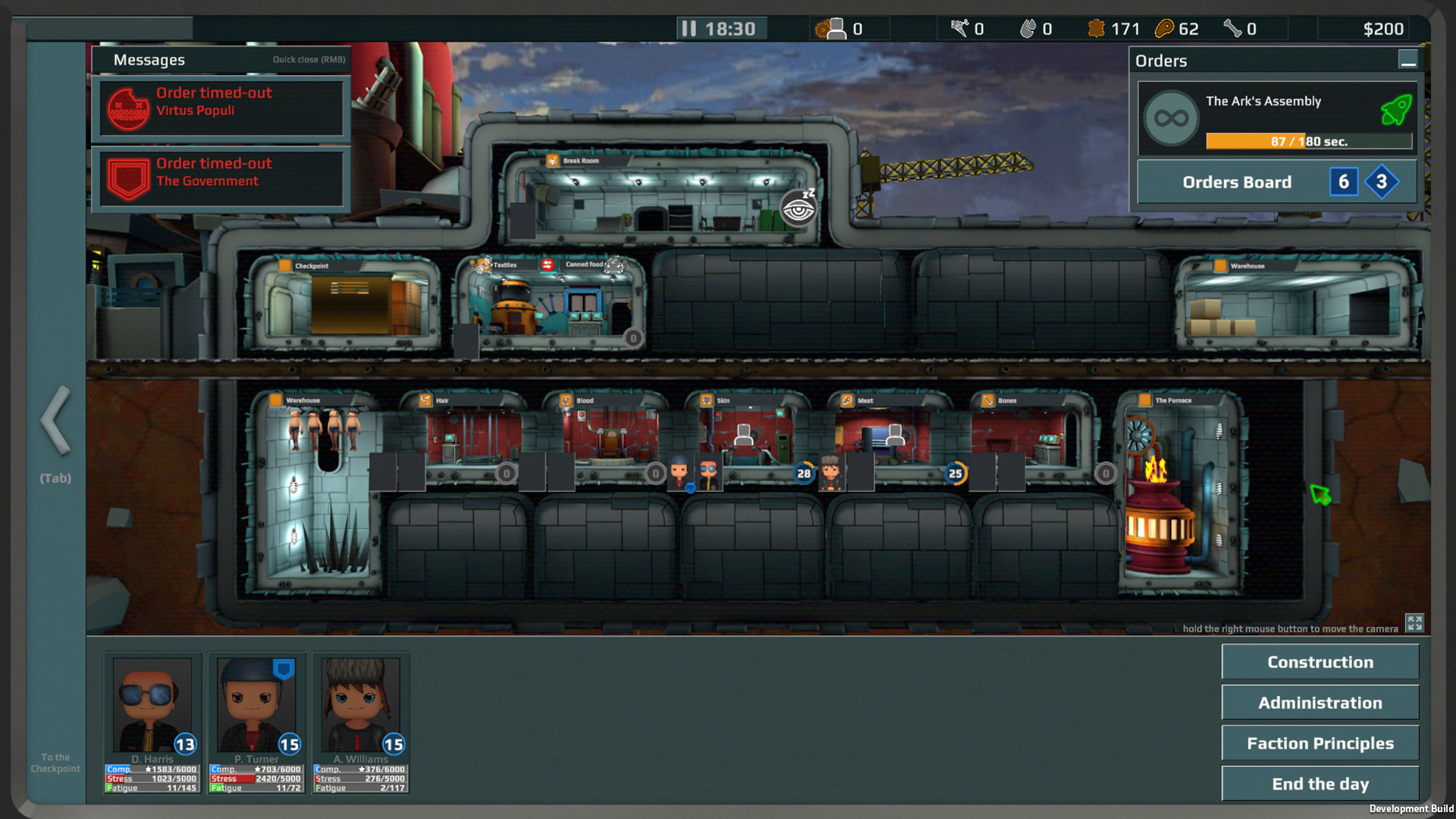
Task: Open Virtus Populi order timed-out message
Action: (x=221, y=108)
